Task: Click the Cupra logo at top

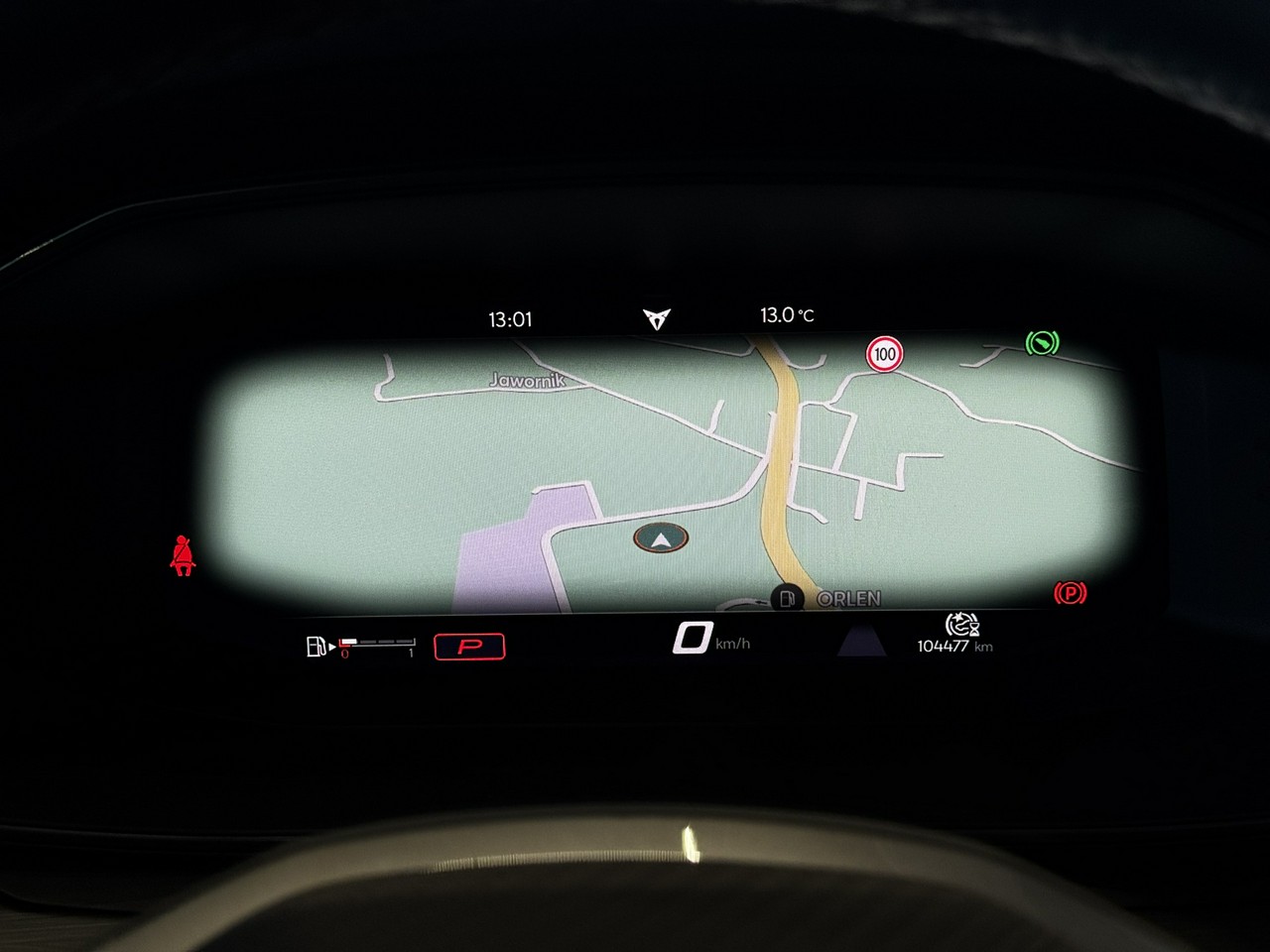Action: (x=656, y=318)
